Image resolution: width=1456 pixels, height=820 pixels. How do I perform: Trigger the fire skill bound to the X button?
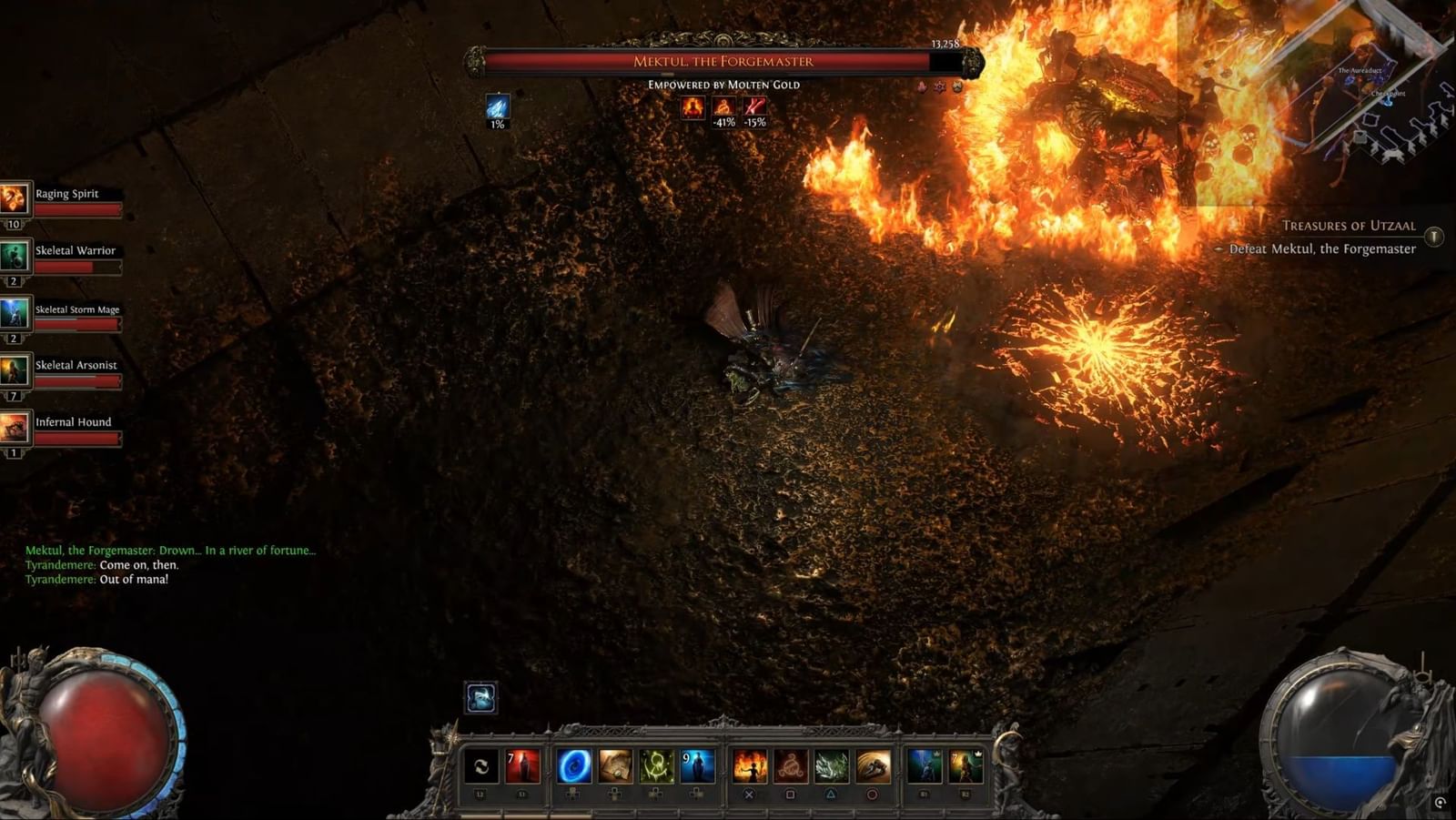[752, 764]
